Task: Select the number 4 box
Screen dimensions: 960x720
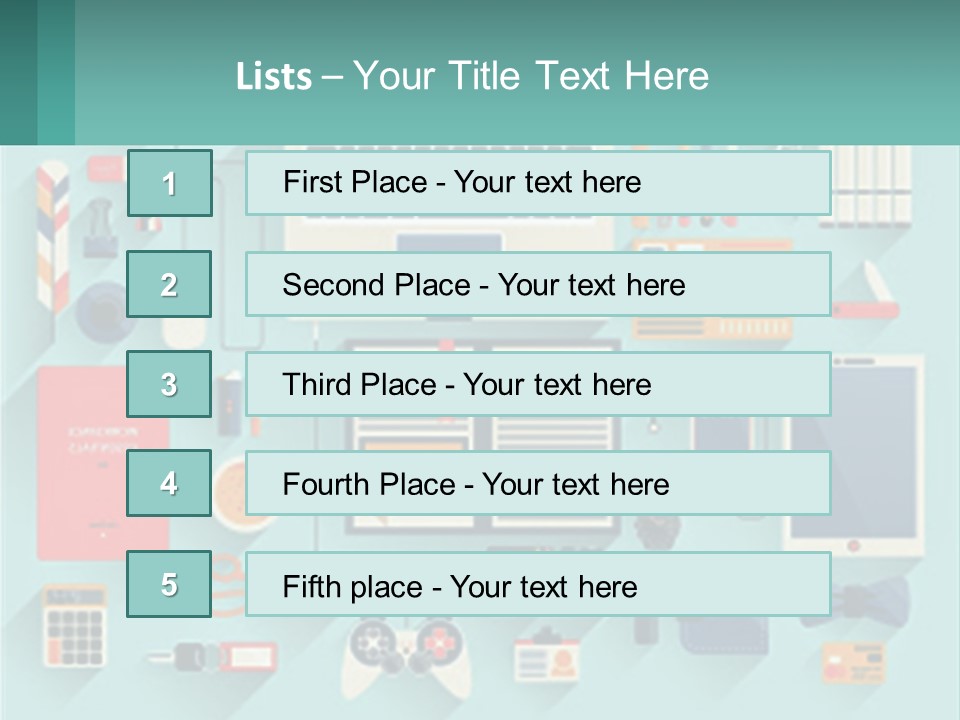Action: (169, 483)
